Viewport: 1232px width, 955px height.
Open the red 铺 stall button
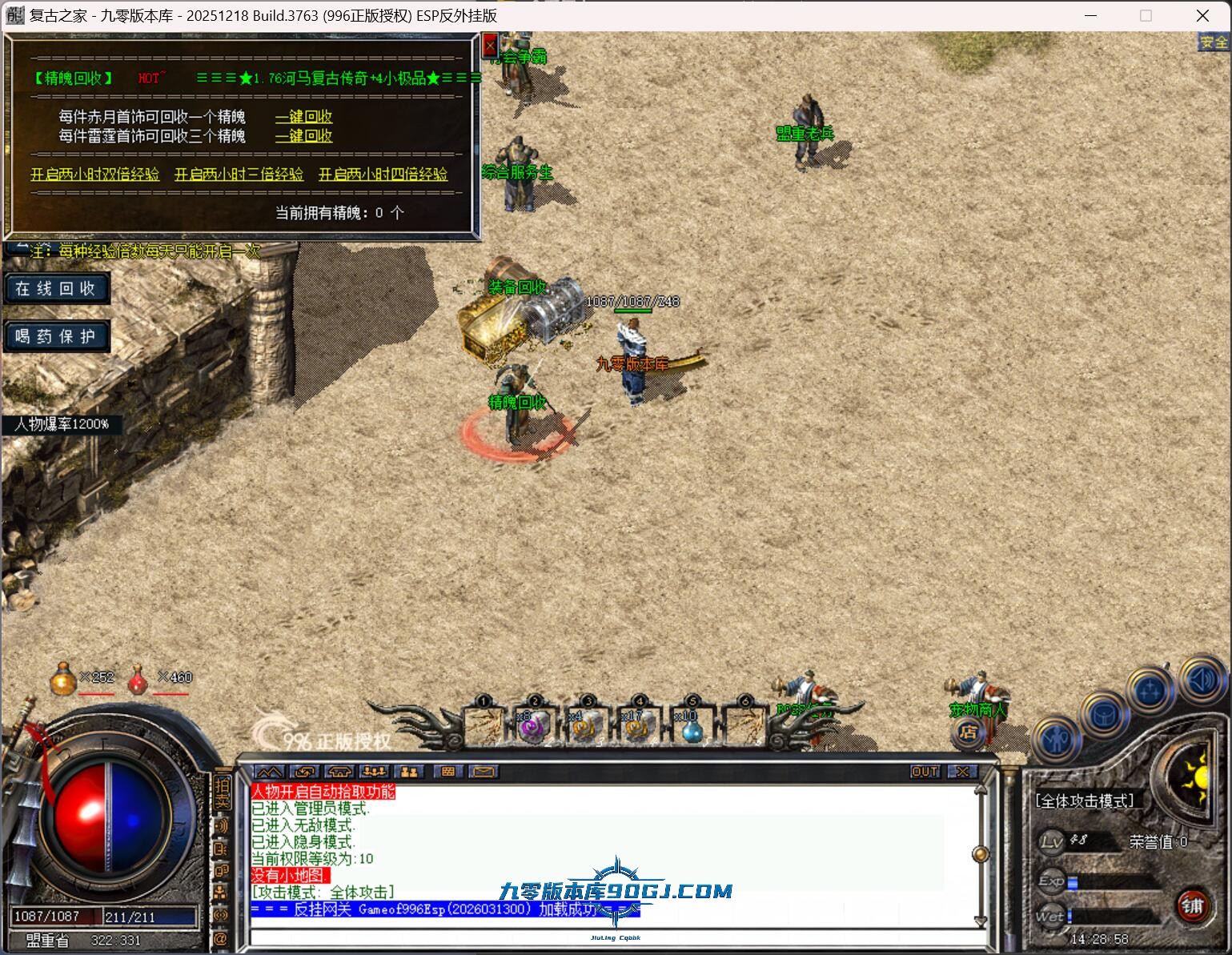pyautogui.click(x=1192, y=906)
